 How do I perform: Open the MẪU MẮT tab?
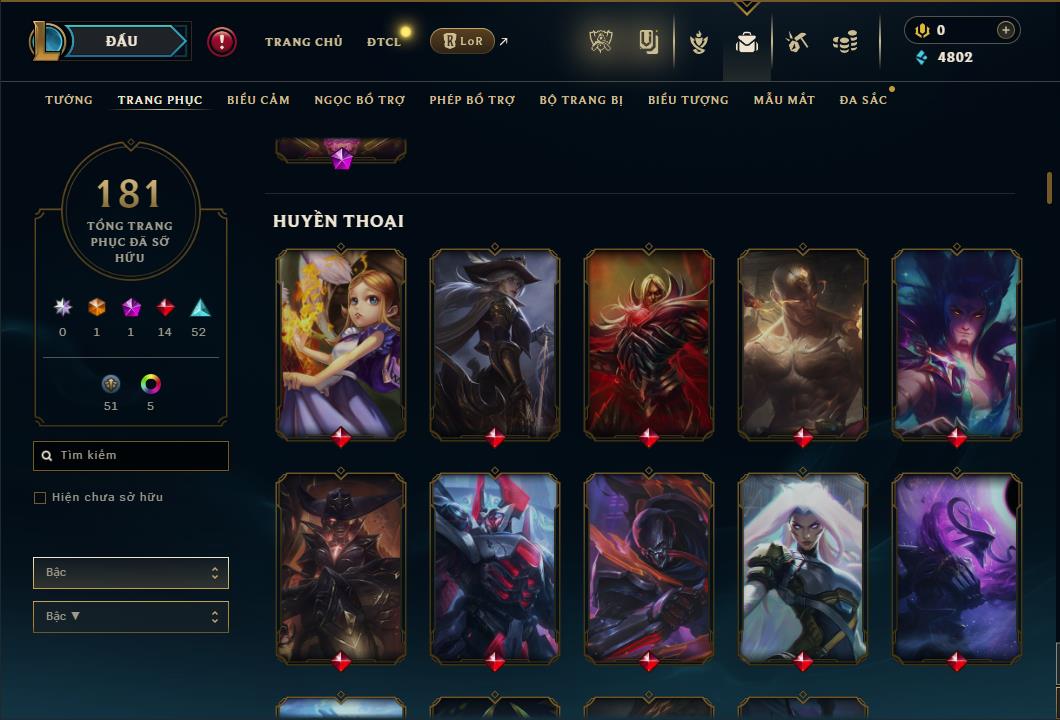(x=784, y=100)
